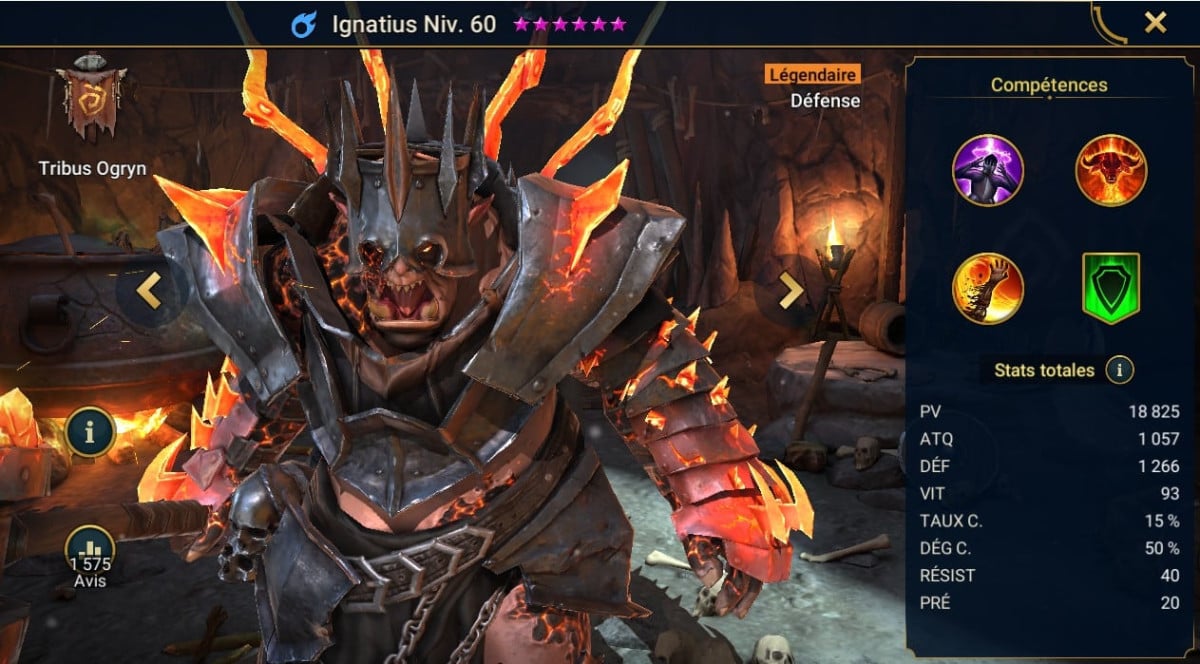Show info for Stats totales
This screenshot has width=1200, height=664.
click(1119, 370)
